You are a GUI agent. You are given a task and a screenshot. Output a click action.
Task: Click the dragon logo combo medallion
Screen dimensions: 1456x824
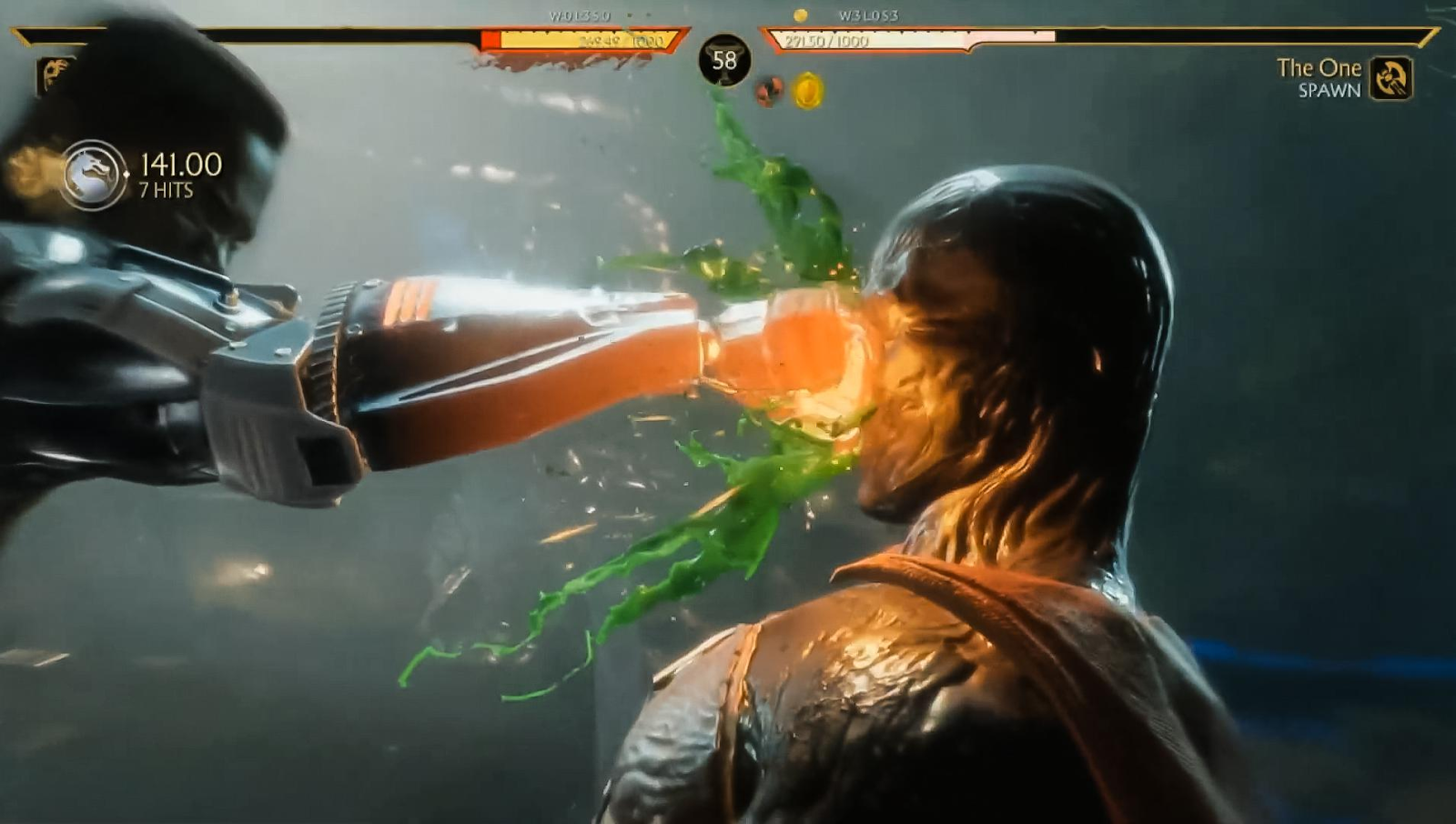coord(94,175)
